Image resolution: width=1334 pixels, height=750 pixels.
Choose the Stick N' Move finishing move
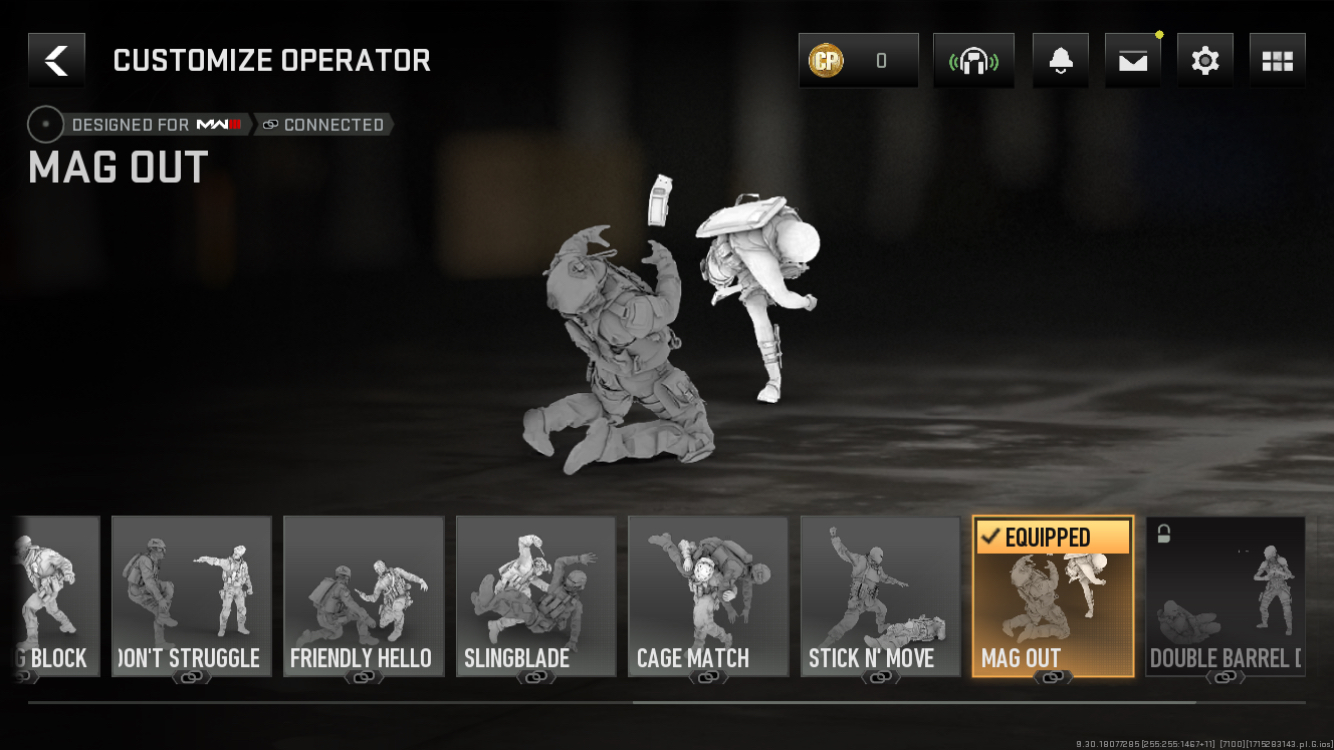pos(880,596)
